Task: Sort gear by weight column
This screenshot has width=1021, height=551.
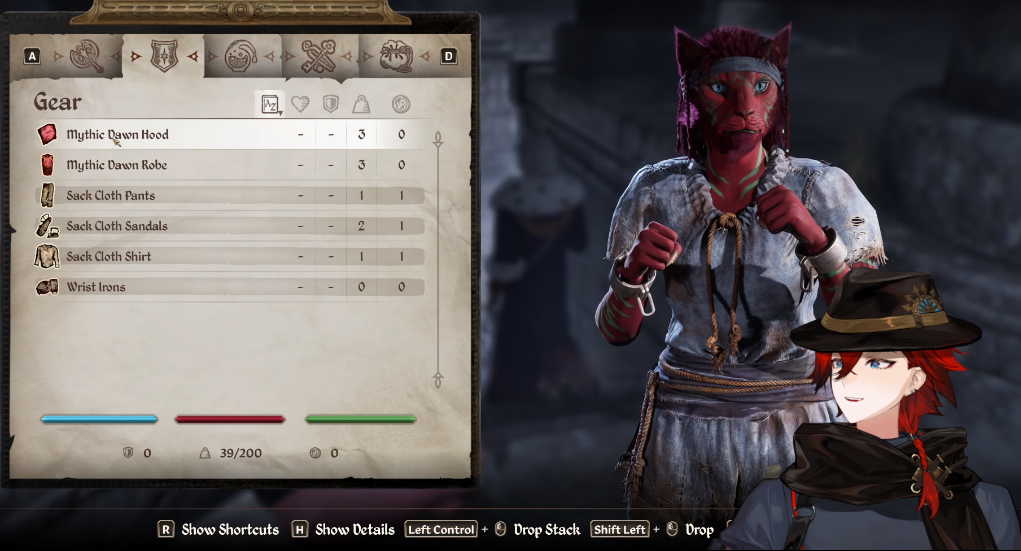Action: coord(361,104)
